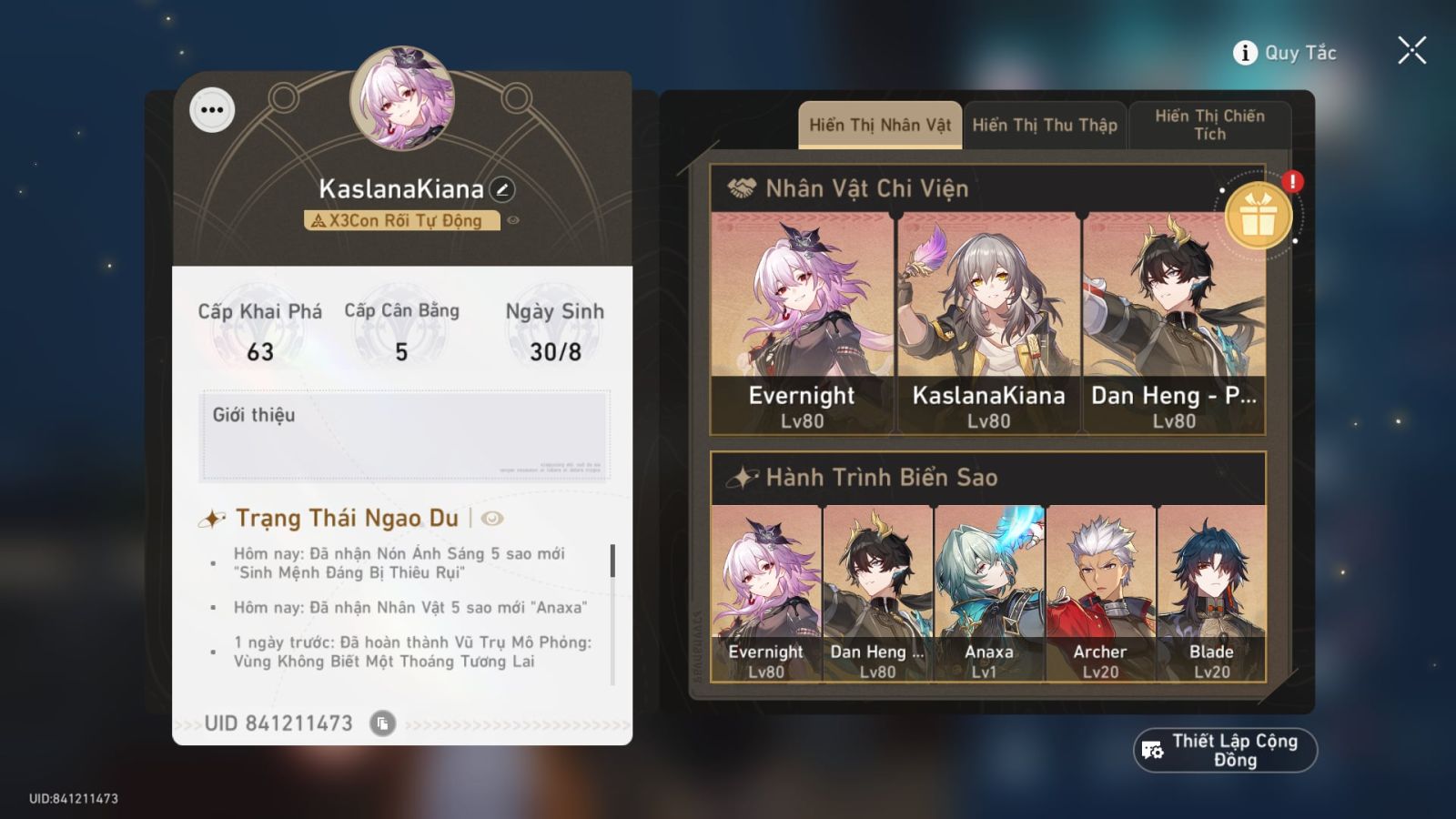1456x819 pixels.
Task: Toggle visibility of the X3Con Rối Tự Động title
Action: [514, 220]
